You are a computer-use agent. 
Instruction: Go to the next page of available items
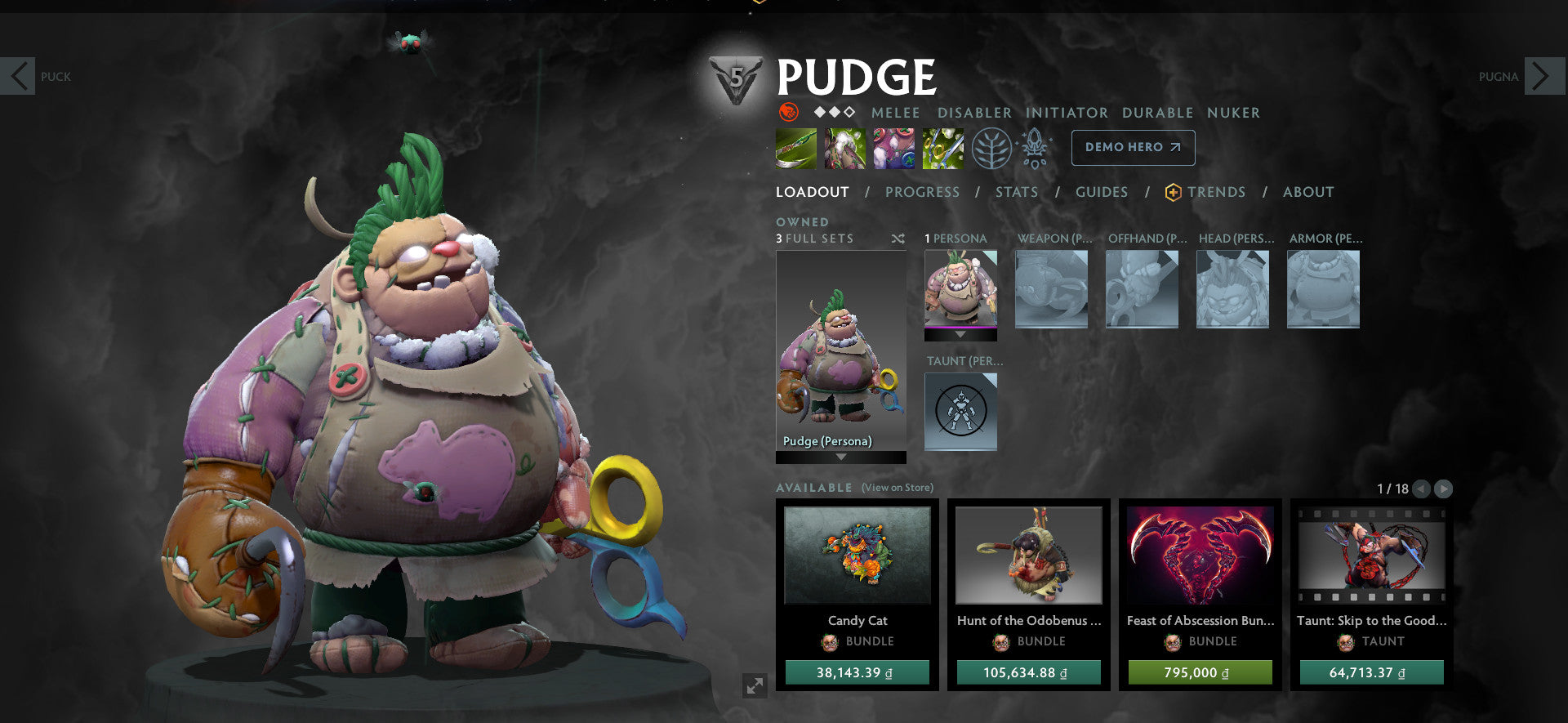(x=1444, y=489)
